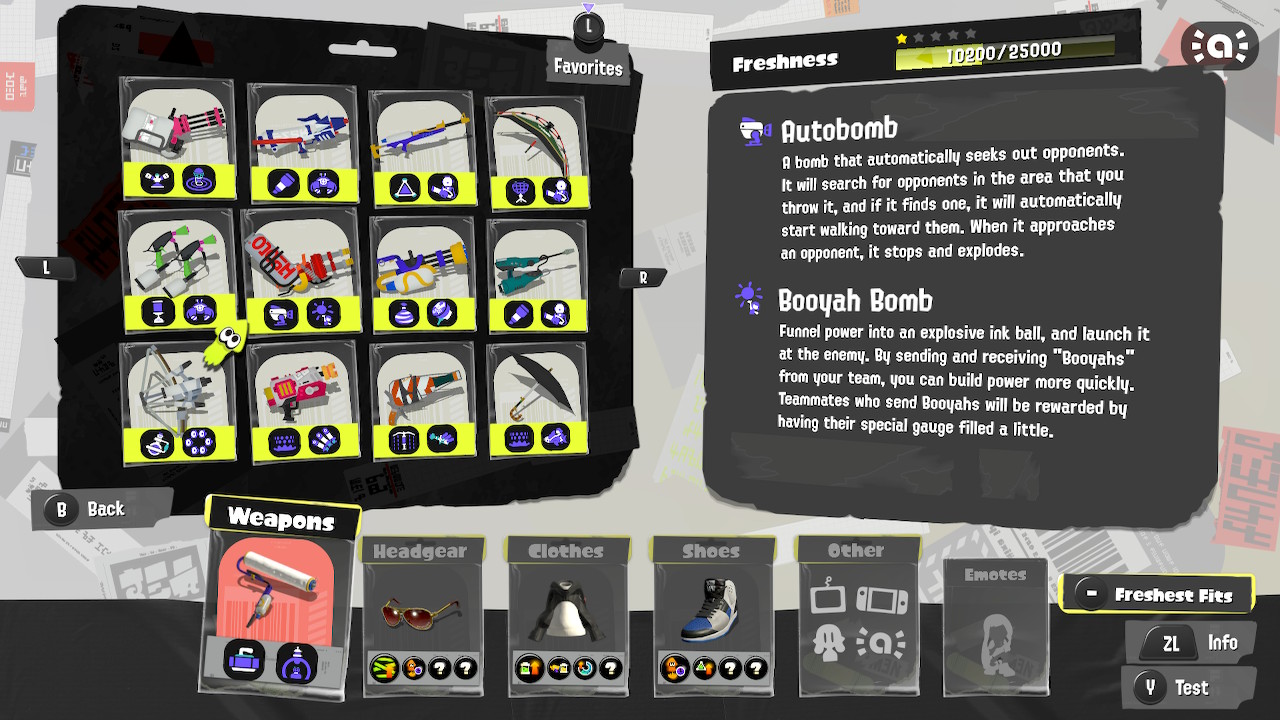
Task: Click the amiibo icon in Other category
Action: [882, 643]
